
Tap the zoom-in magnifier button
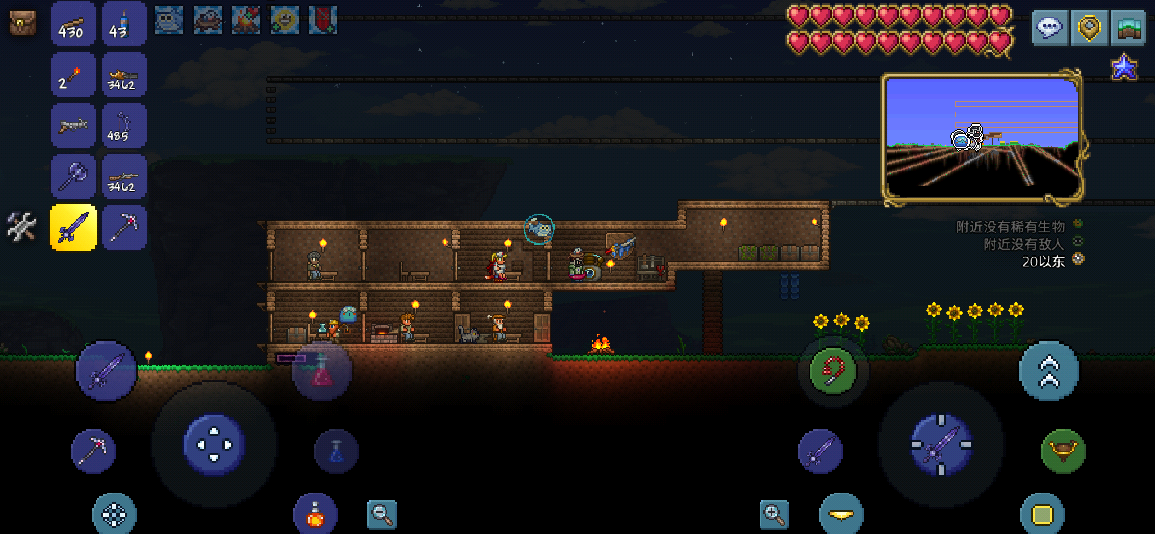tap(774, 515)
